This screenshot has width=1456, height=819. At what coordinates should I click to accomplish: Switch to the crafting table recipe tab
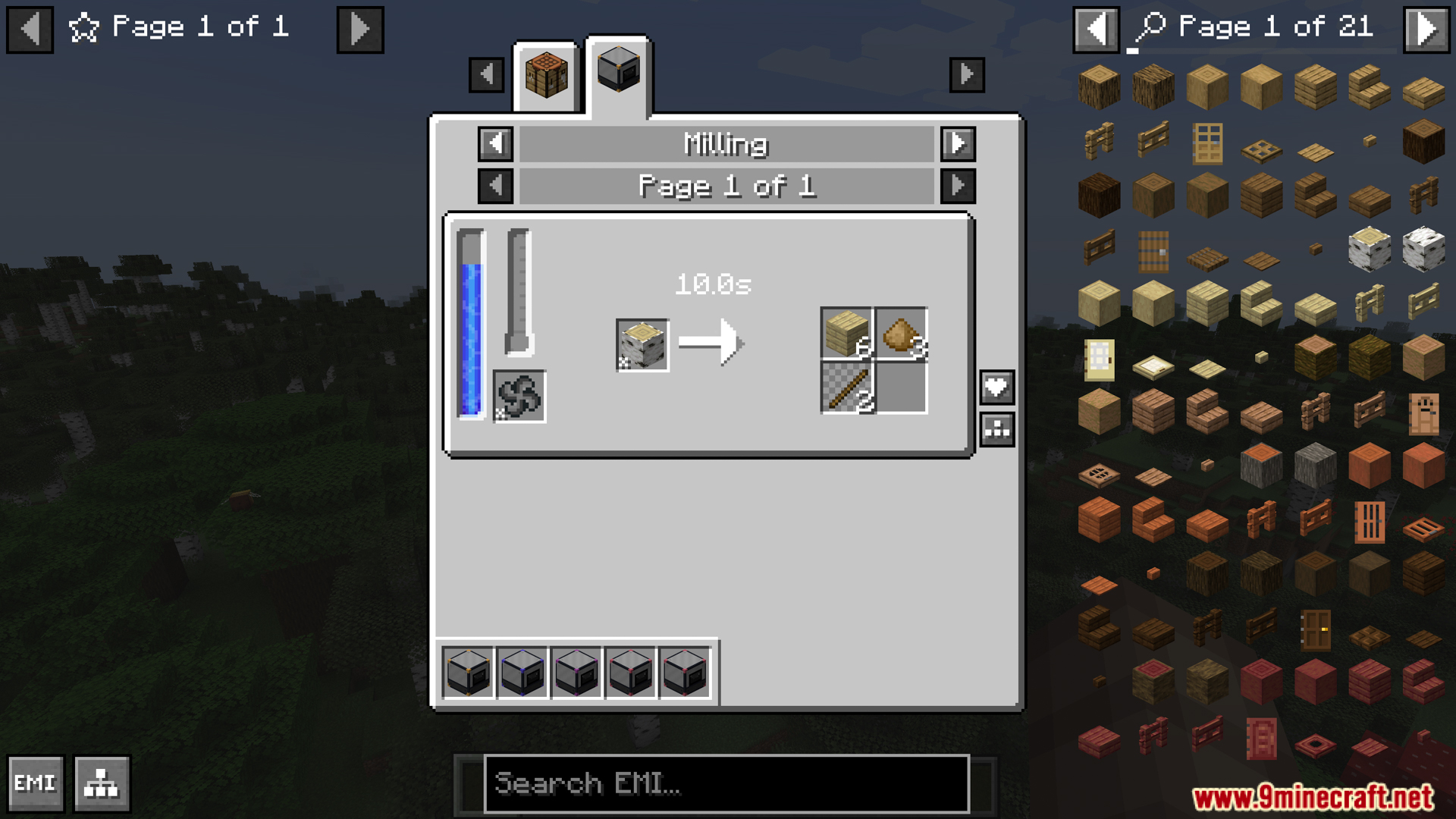[x=545, y=76]
